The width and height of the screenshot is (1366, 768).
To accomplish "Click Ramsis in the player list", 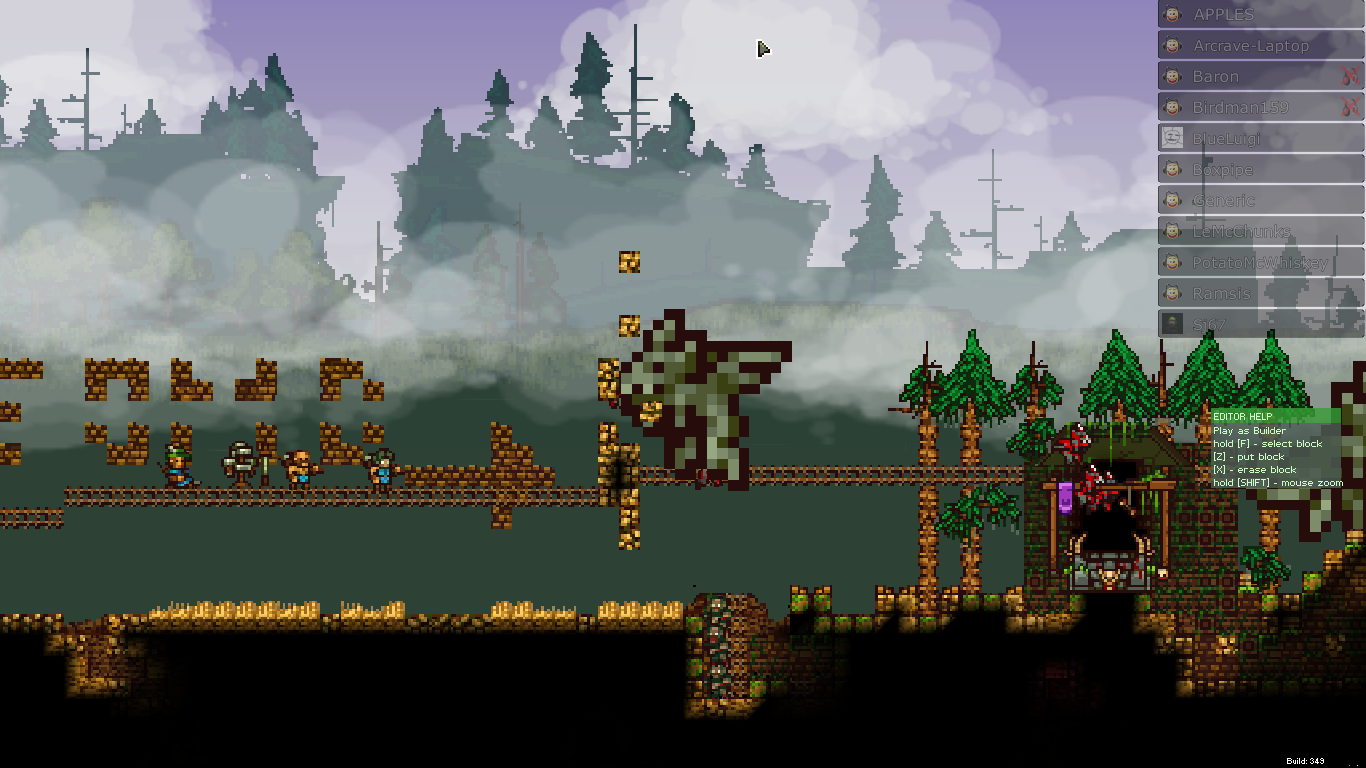I will click(1260, 294).
